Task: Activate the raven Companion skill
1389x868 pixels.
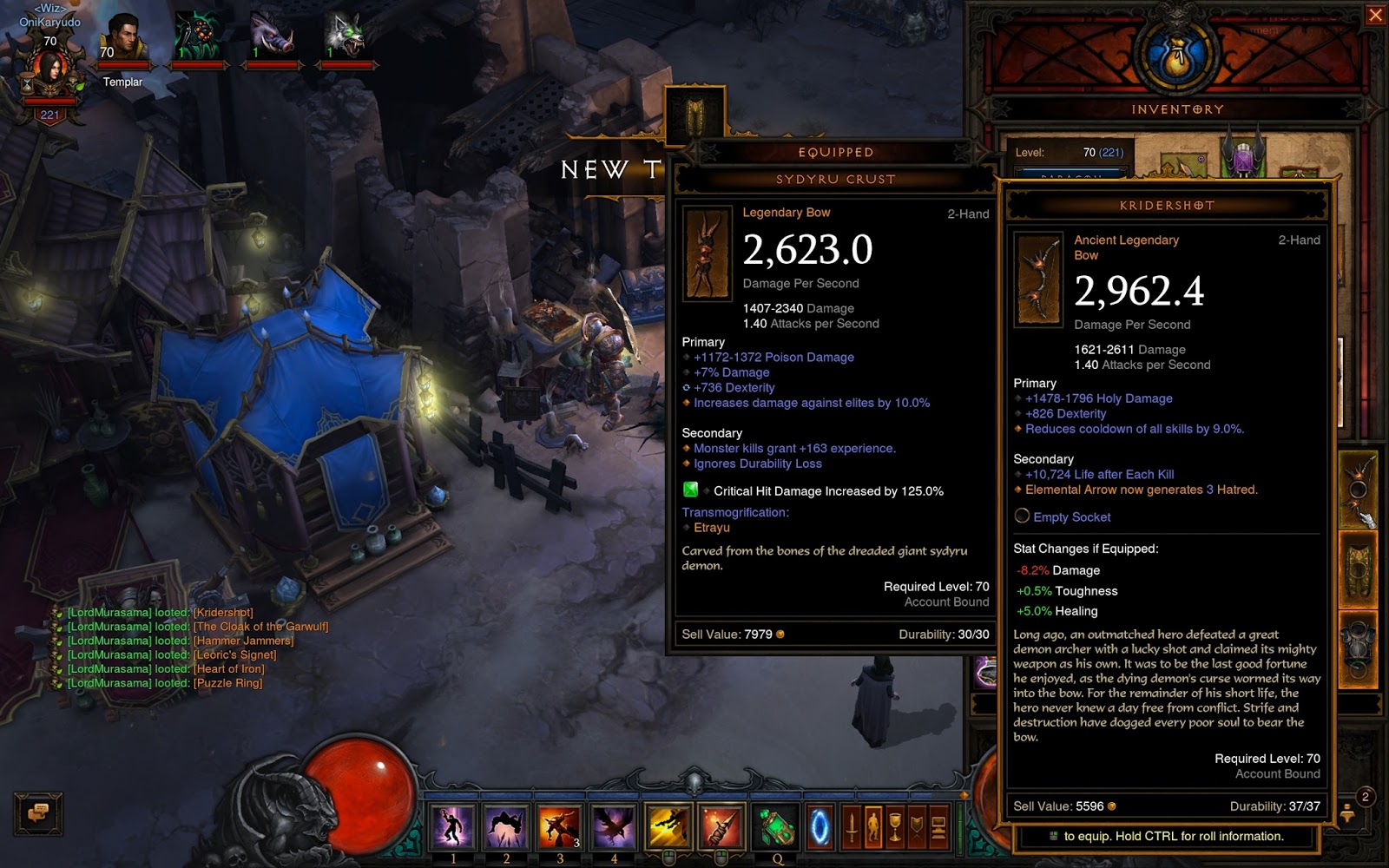Action: click(614, 825)
